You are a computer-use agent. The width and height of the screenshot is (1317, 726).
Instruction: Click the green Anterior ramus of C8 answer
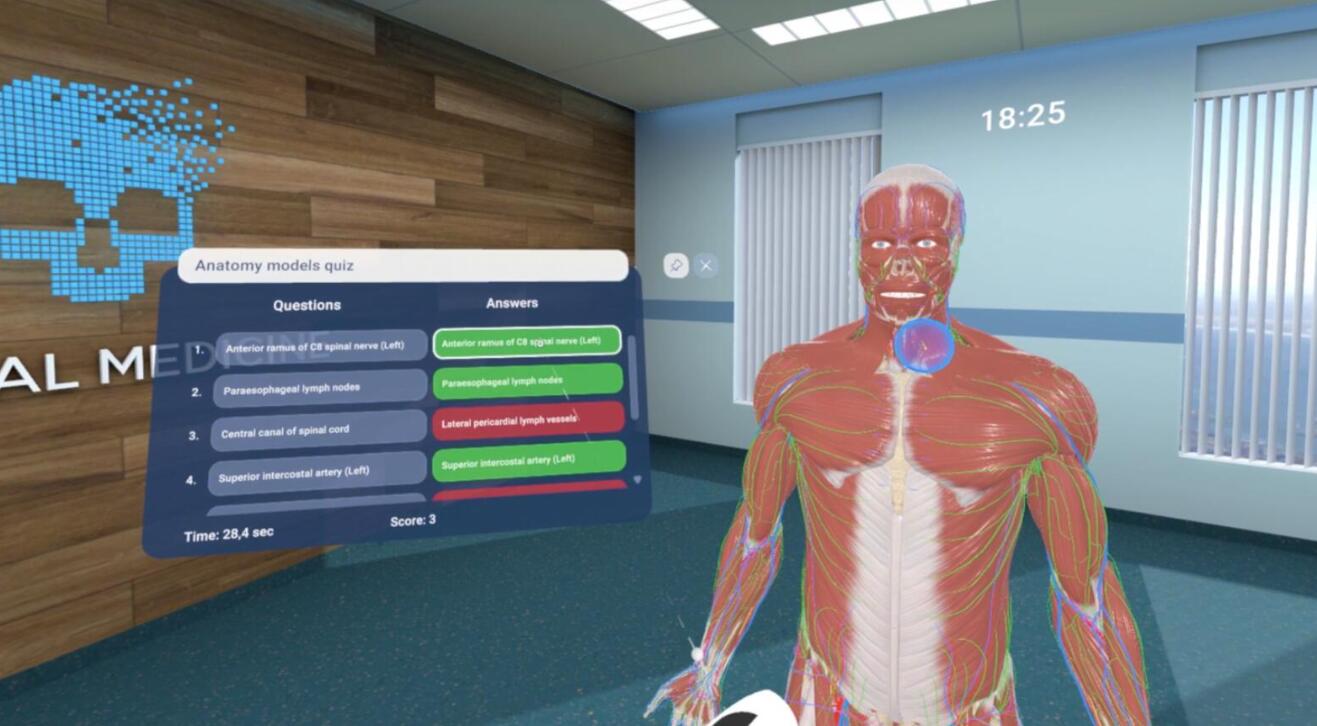click(x=527, y=341)
